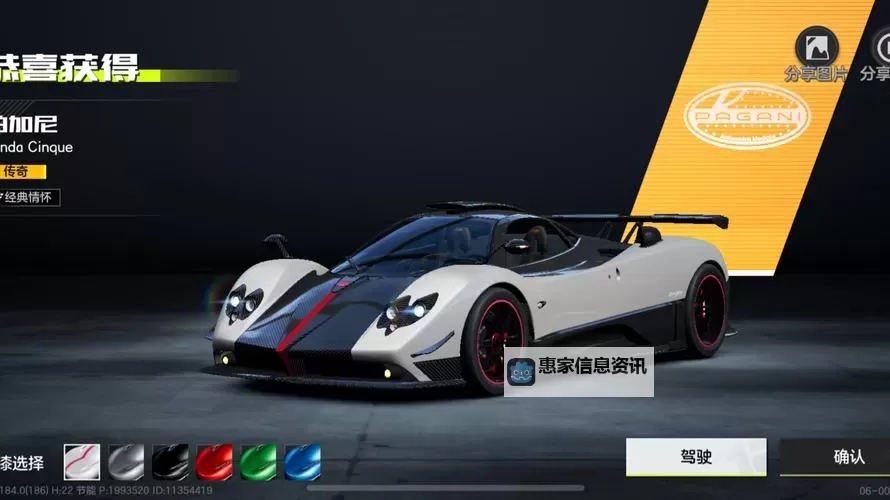This screenshot has width=890, height=500.
Task: Click the 惠家信息资讯 overlay banner
Action: [578, 368]
